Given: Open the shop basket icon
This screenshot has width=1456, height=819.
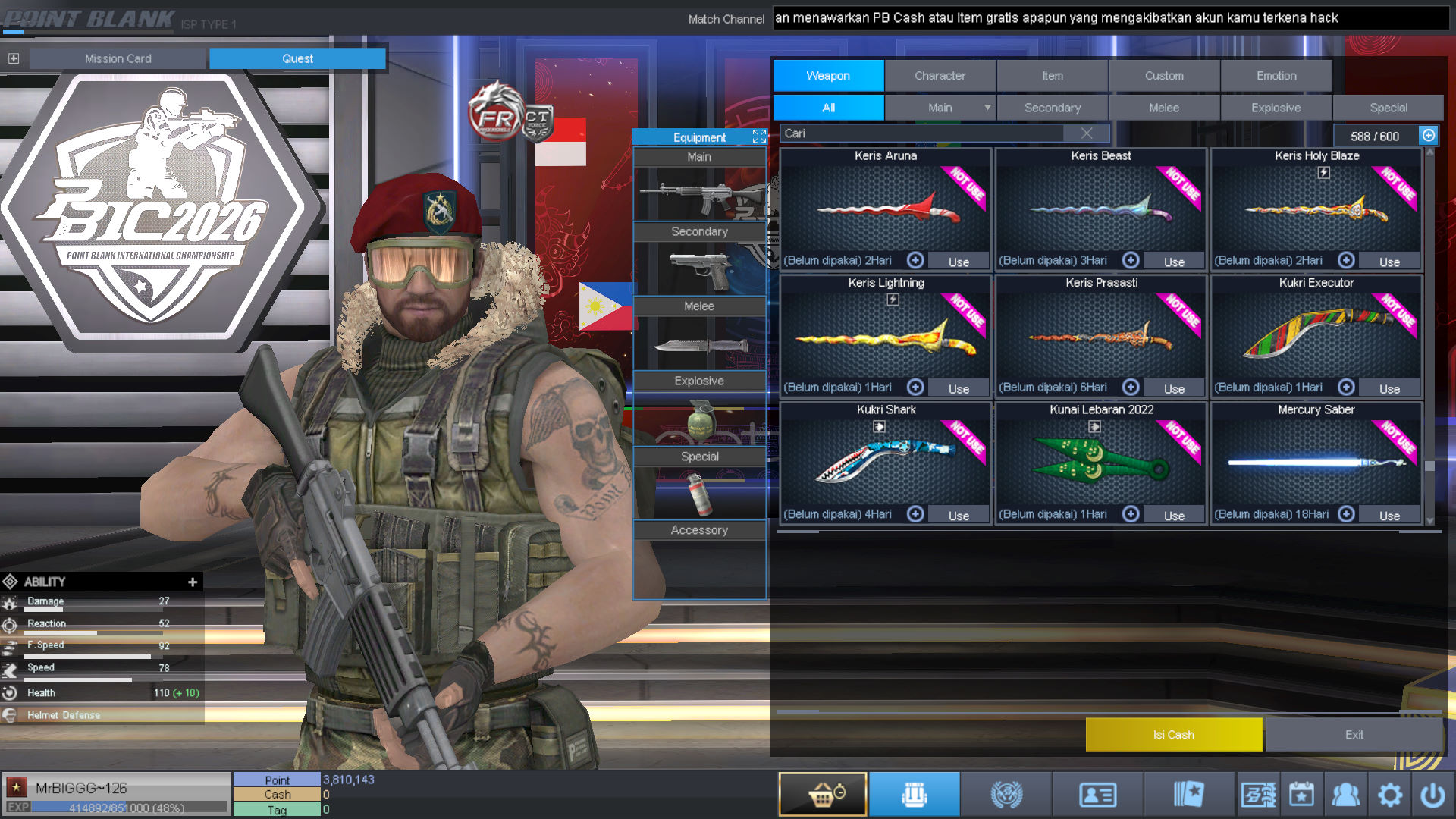Looking at the screenshot, I should tap(823, 794).
